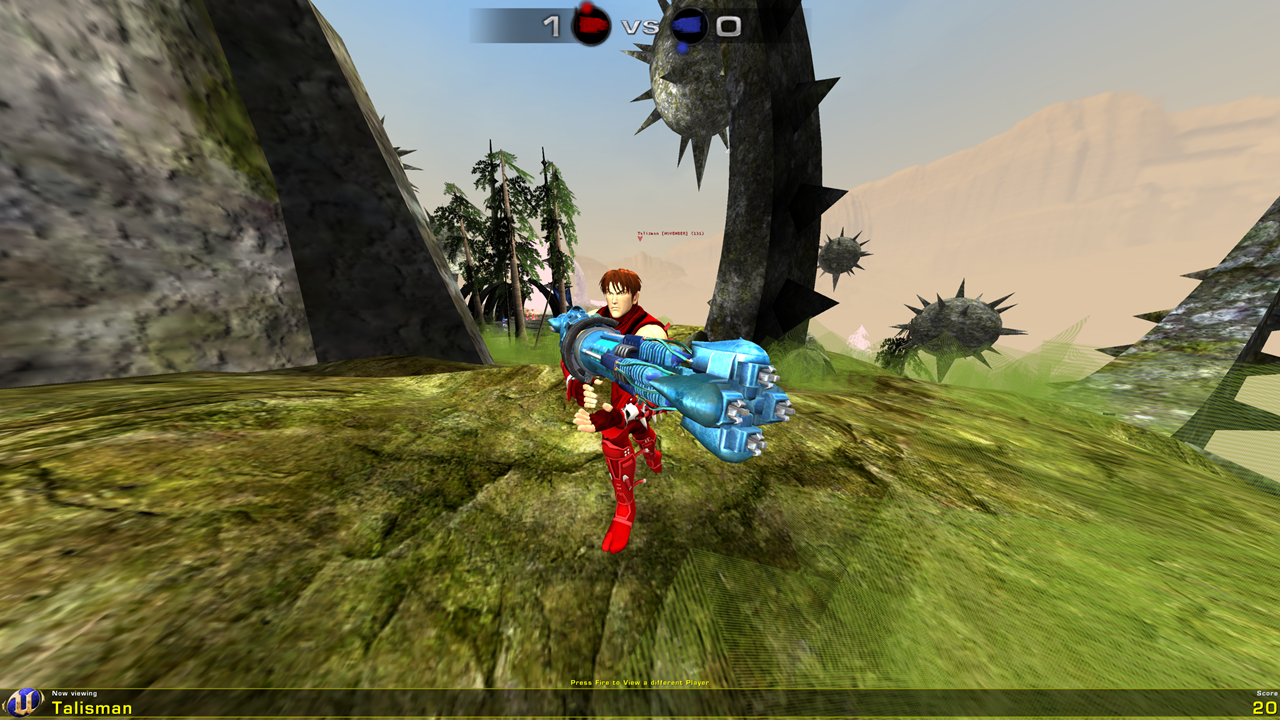This screenshot has width=1280, height=720.
Task: Click the Press Fire to View message
Action: coord(638,681)
